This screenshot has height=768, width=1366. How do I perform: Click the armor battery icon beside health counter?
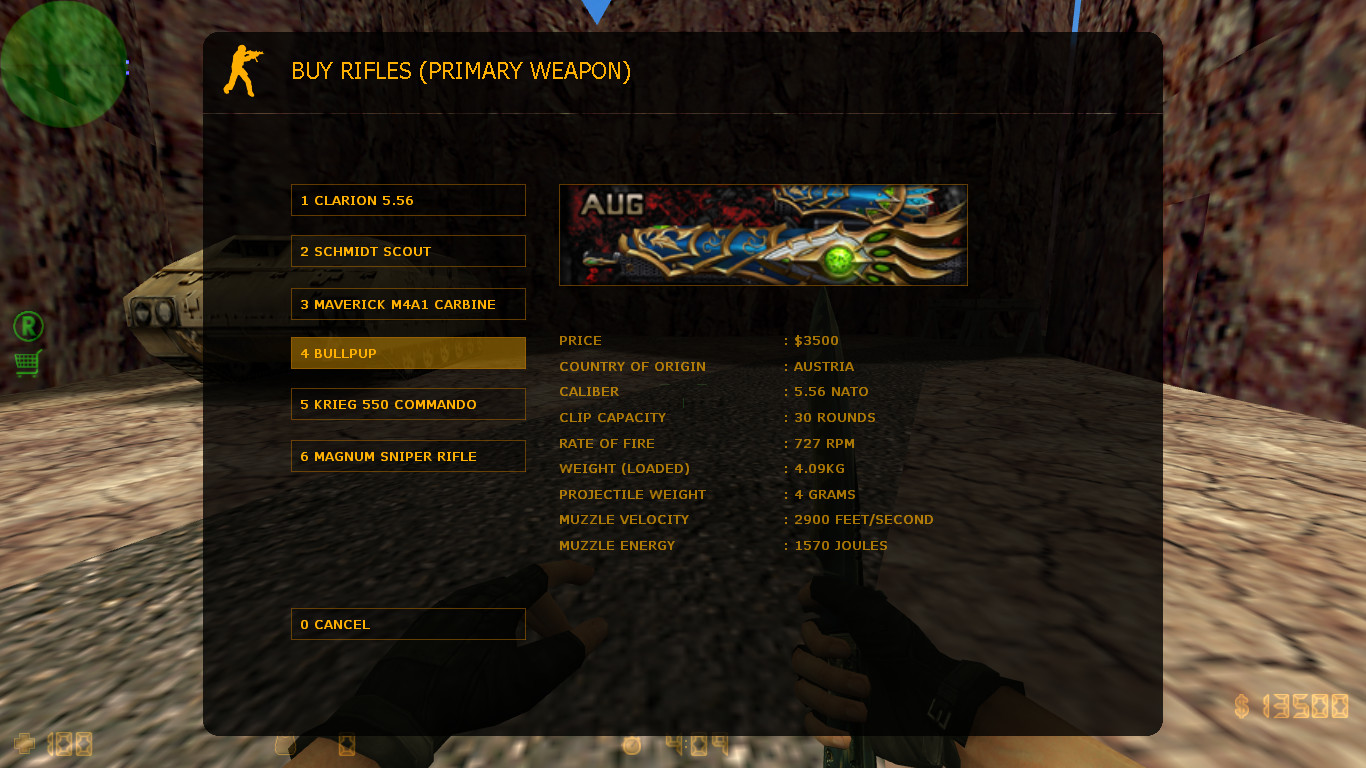pyautogui.click(x=283, y=744)
